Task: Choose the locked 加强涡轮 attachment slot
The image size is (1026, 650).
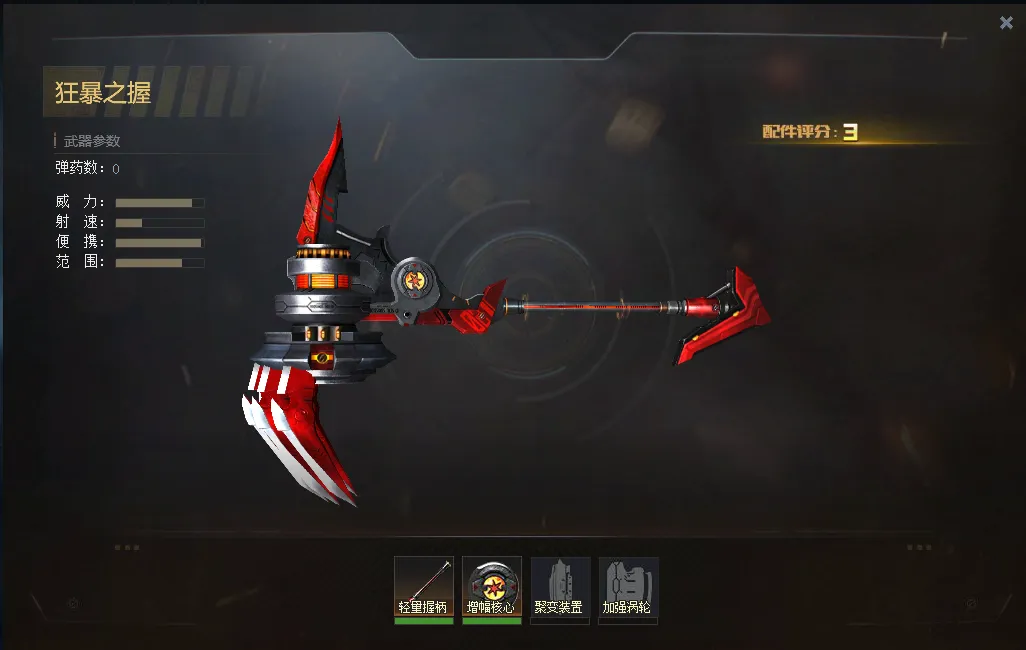Action: [x=628, y=588]
